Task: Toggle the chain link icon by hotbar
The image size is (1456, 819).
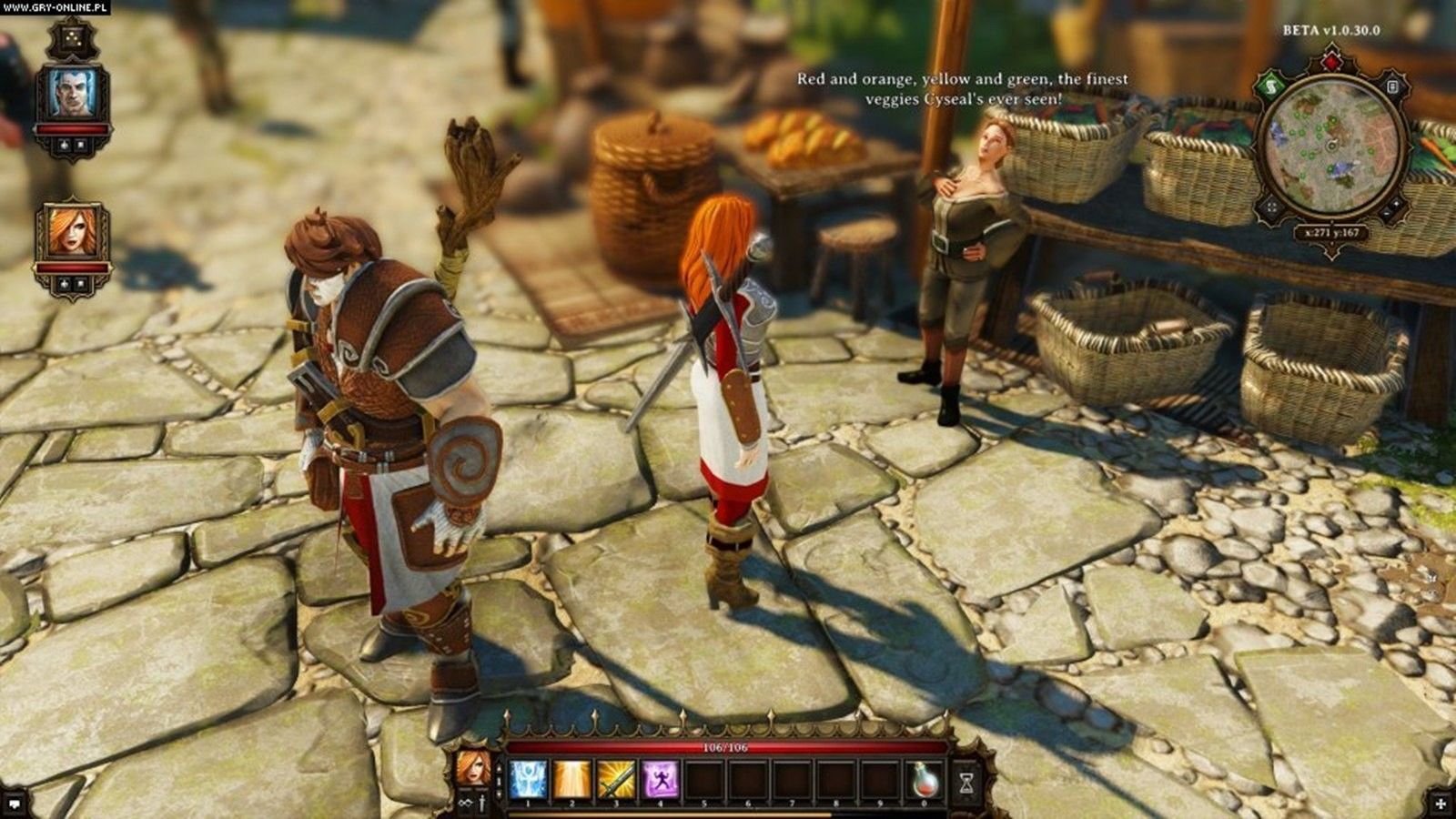Action: [x=466, y=803]
